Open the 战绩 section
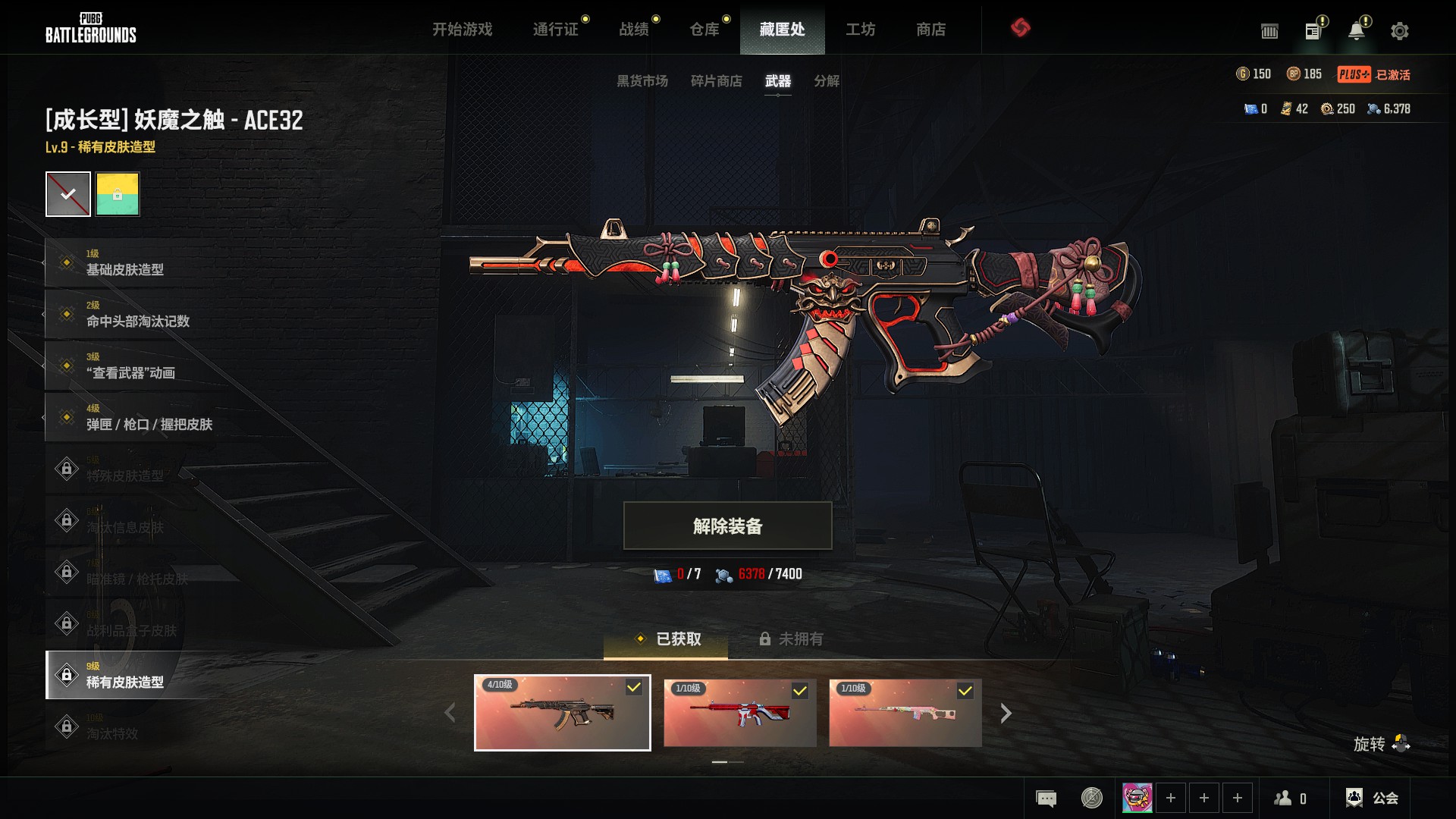Image resolution: width=1456 pixels, height=819 pixels. [x=634, y=30]
